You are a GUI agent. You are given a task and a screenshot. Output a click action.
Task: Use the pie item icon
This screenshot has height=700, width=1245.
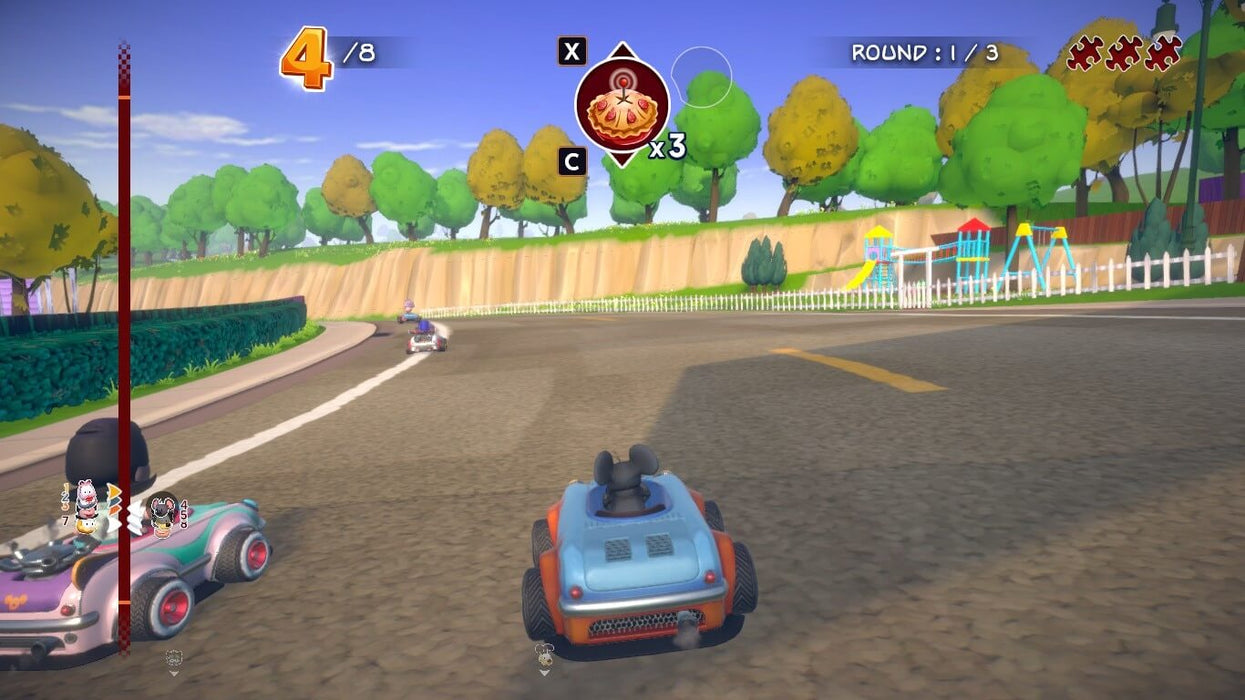tap(621, 105)
